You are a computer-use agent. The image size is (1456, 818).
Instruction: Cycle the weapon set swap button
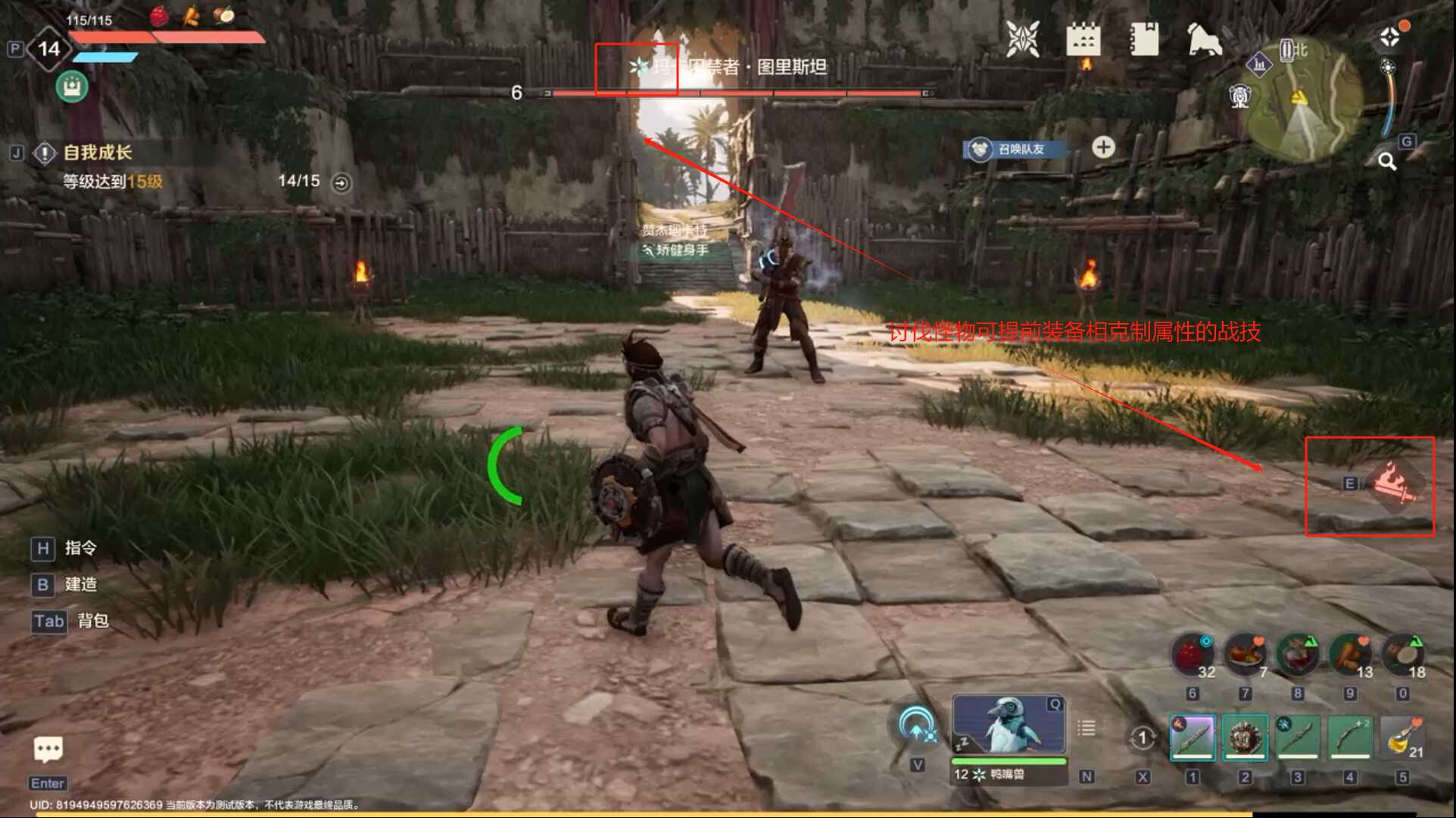point(1142,738)
